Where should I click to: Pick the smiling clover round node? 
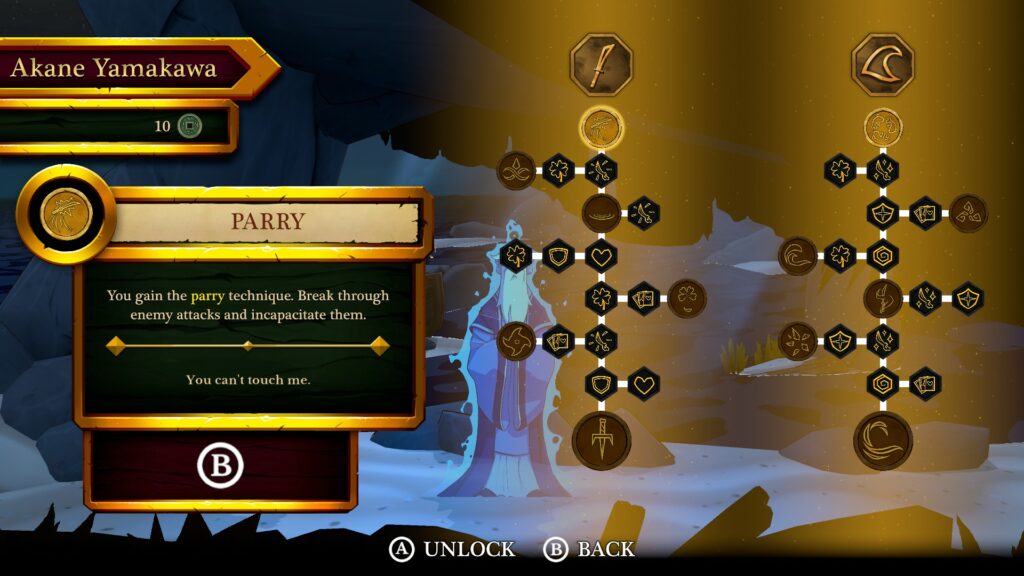687,298
